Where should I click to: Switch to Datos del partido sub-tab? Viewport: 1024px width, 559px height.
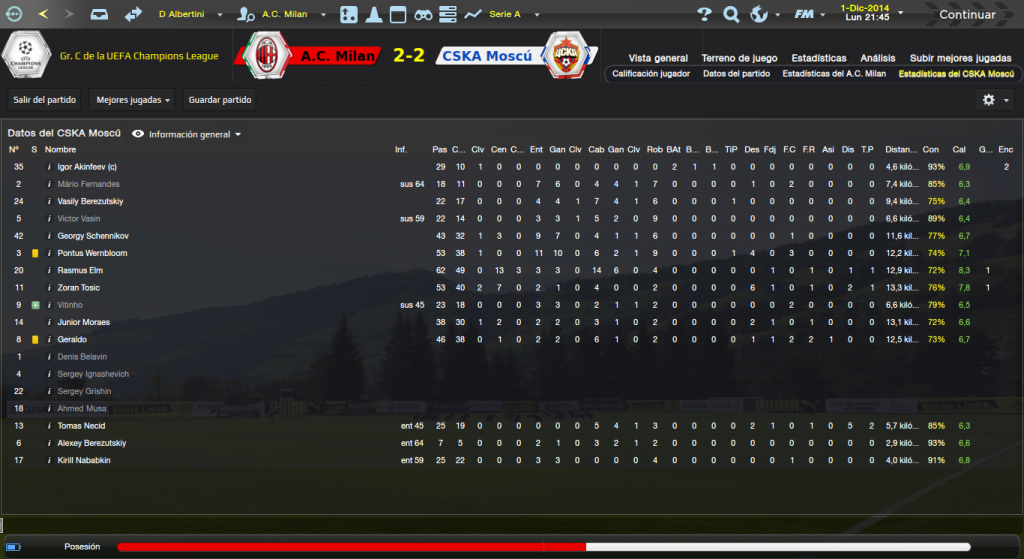(736, 74)
